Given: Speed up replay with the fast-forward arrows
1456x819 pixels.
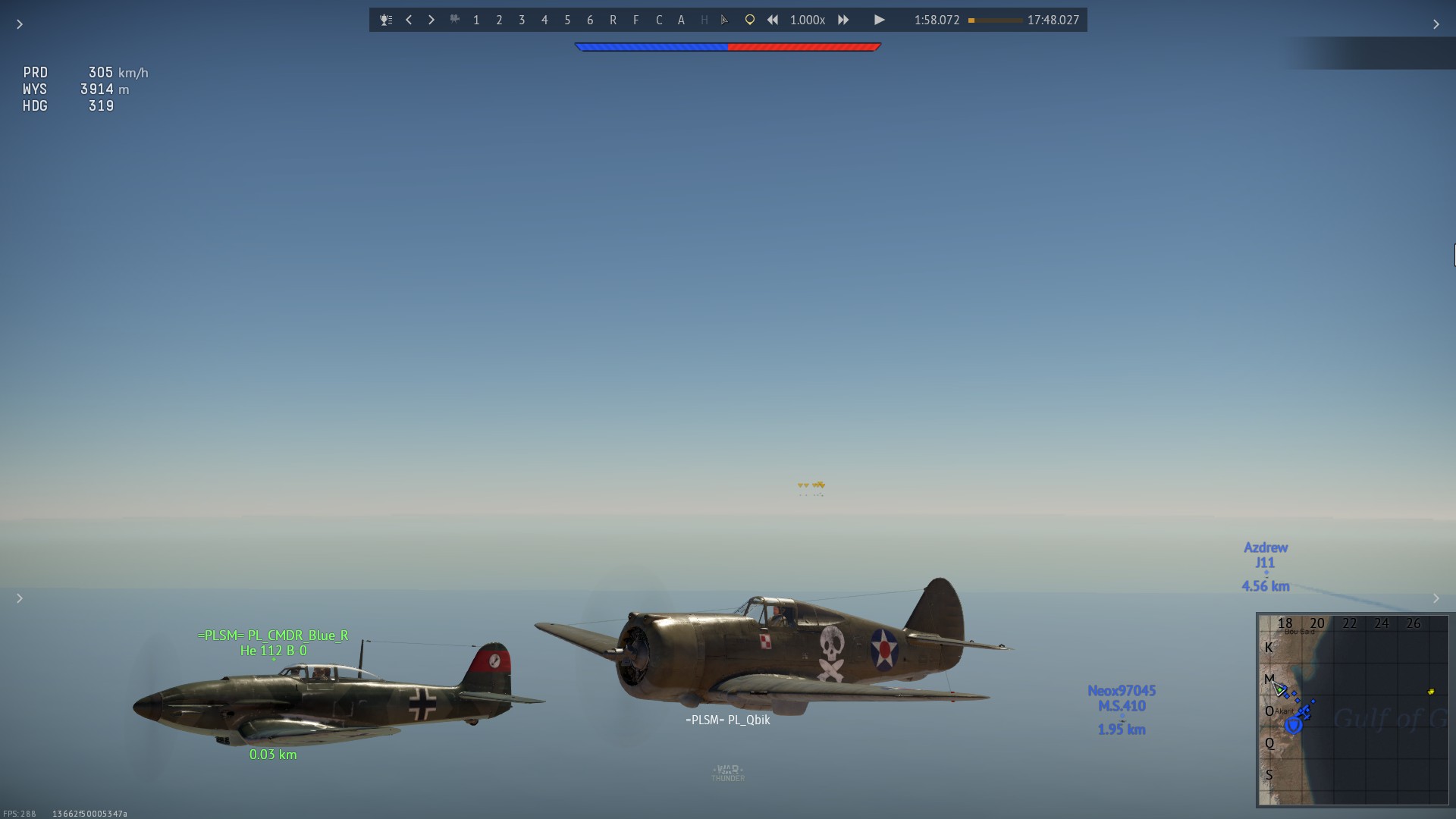Looking at the screenshot, I should click(843, 20).
